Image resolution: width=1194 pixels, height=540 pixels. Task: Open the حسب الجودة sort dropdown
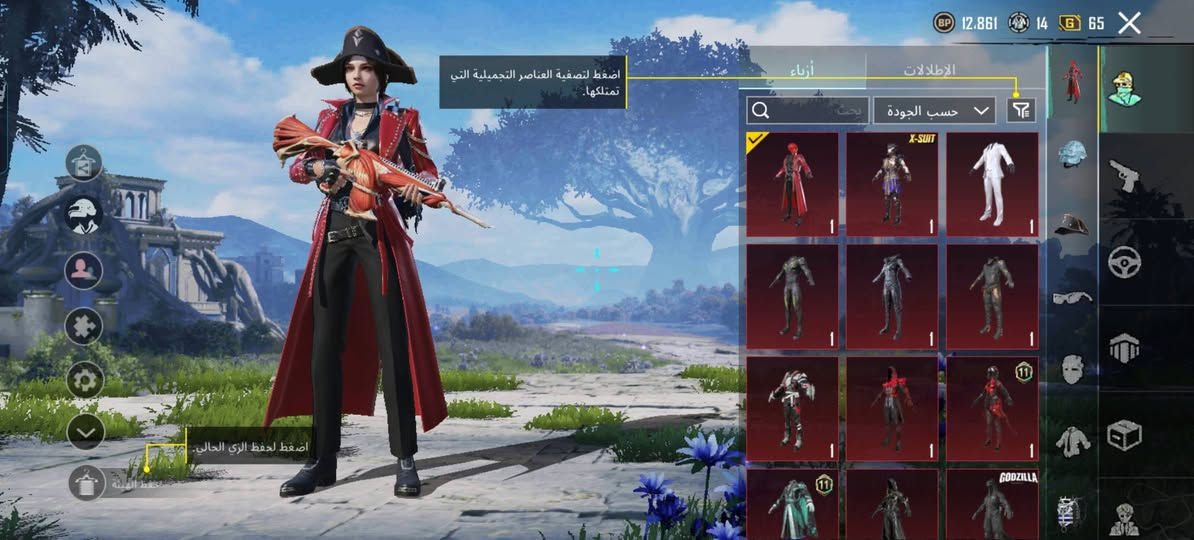pyautogui.click(x=934, y=110)
